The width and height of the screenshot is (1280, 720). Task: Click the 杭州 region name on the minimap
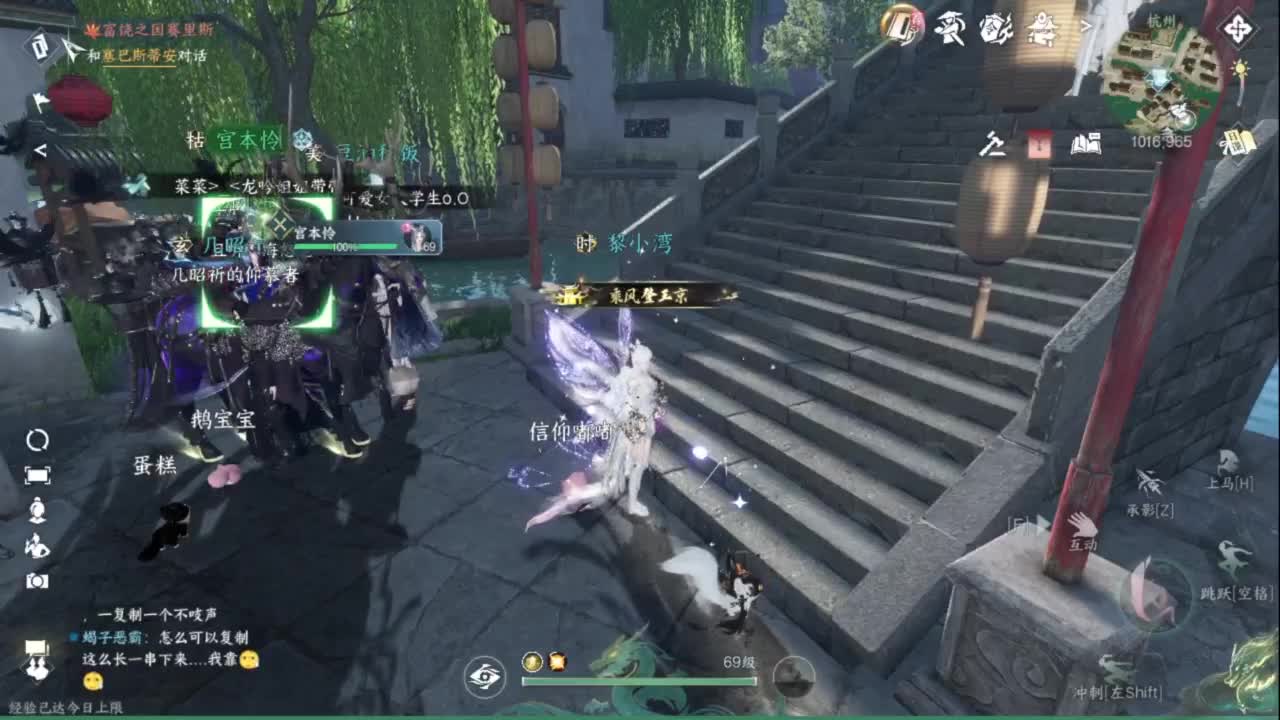(x=1162, y=21)
